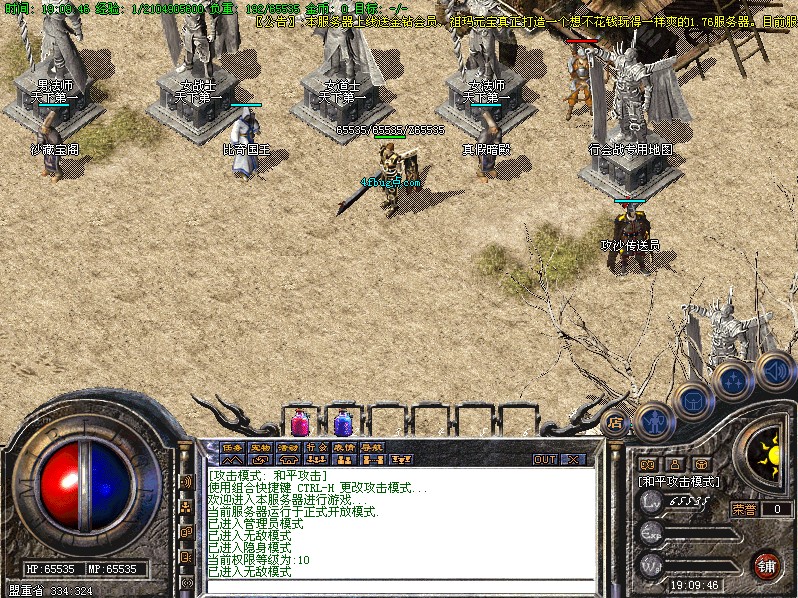798x598 pixels.
Task: Open the 宠物 pet tab
Action: click(x=261, y=447)
